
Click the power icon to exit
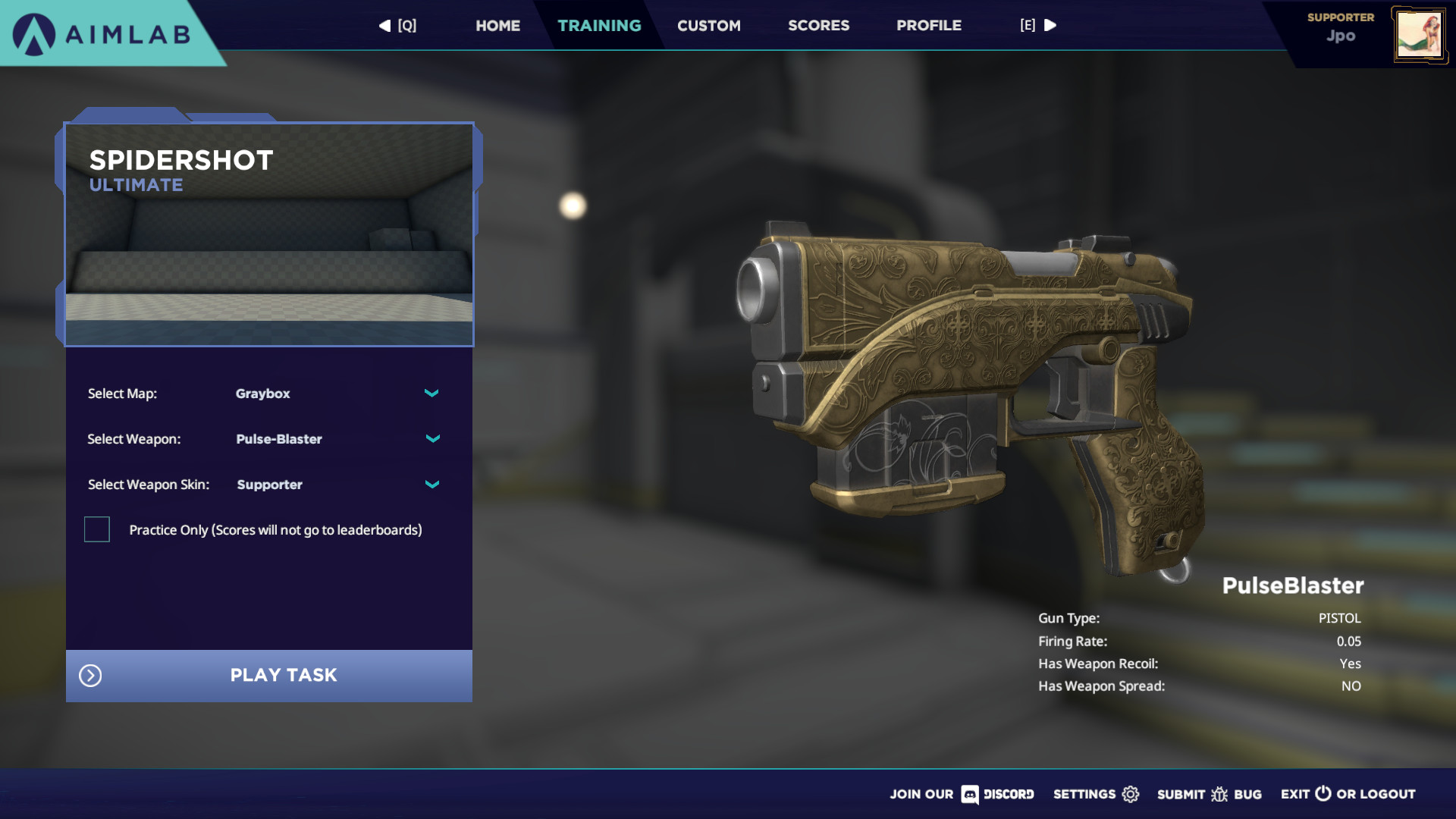(1323, 794)
